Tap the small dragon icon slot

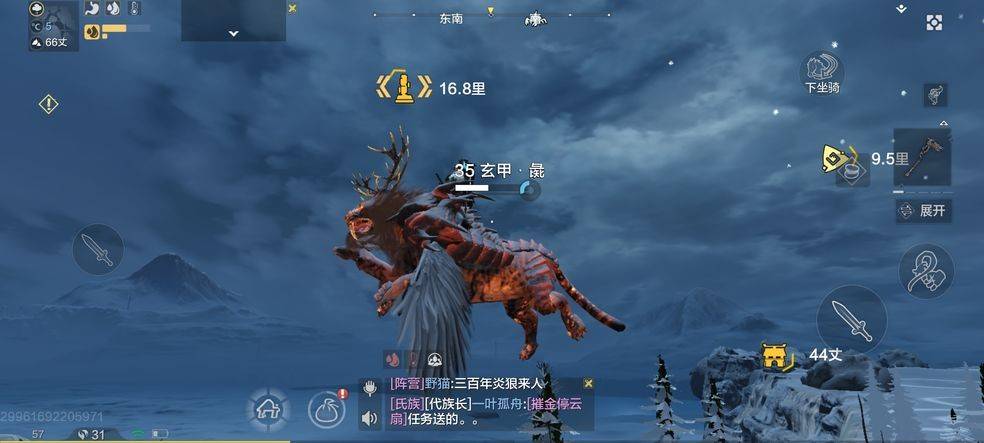click(x=936, y=94)
